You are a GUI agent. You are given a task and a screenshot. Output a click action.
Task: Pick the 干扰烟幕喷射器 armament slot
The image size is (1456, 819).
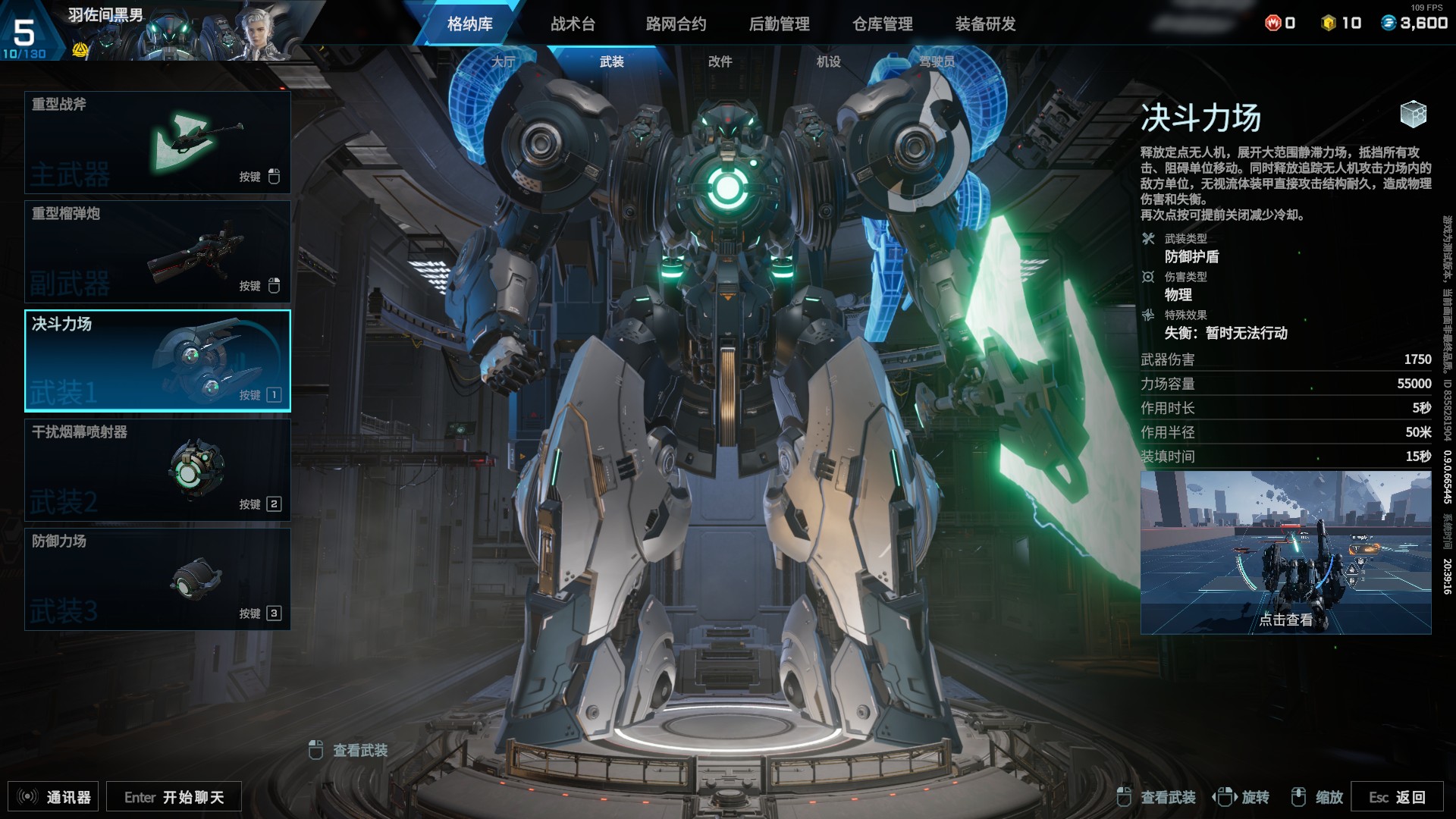(158, 470)
